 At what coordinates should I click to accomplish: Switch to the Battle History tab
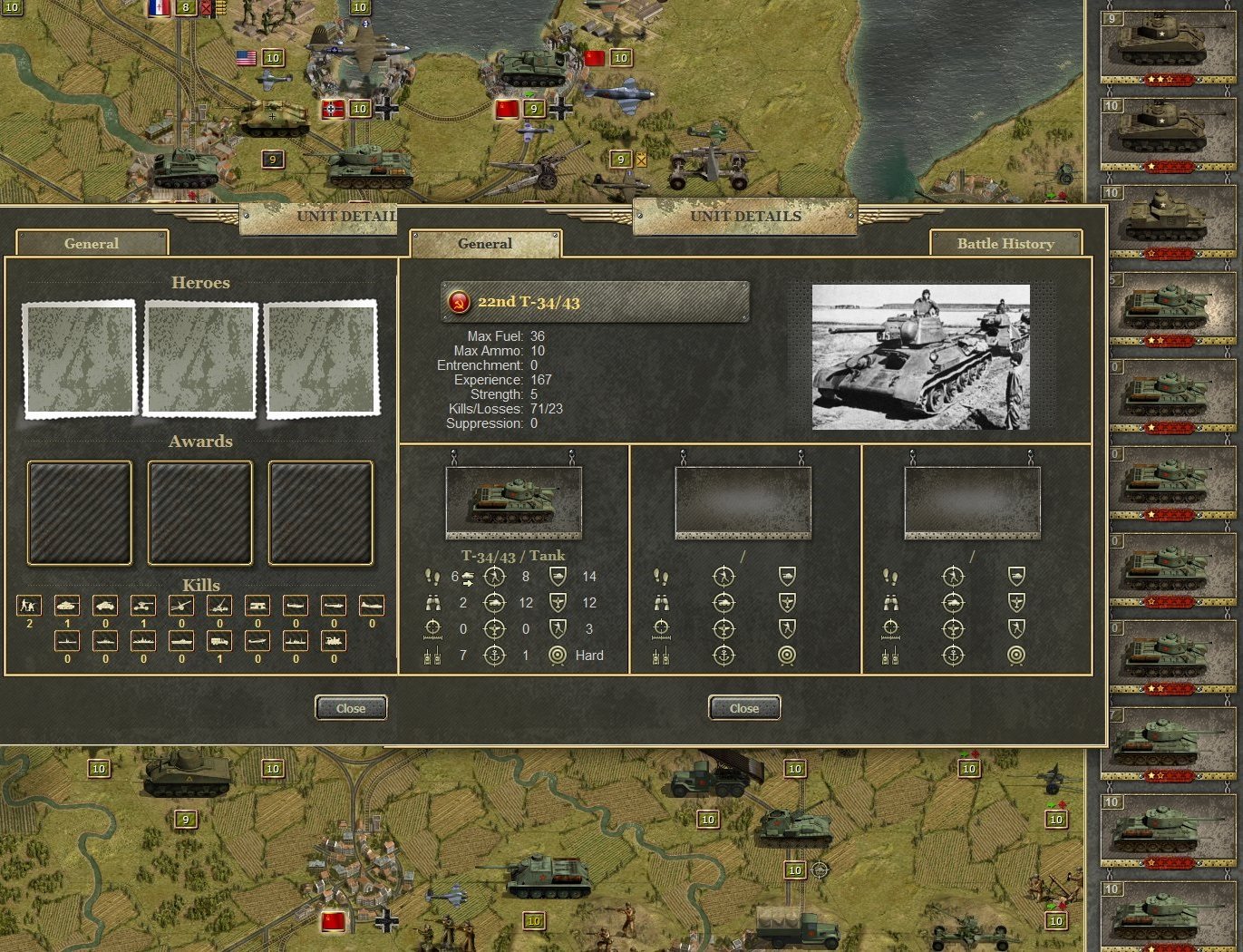tap(1005, 243)
